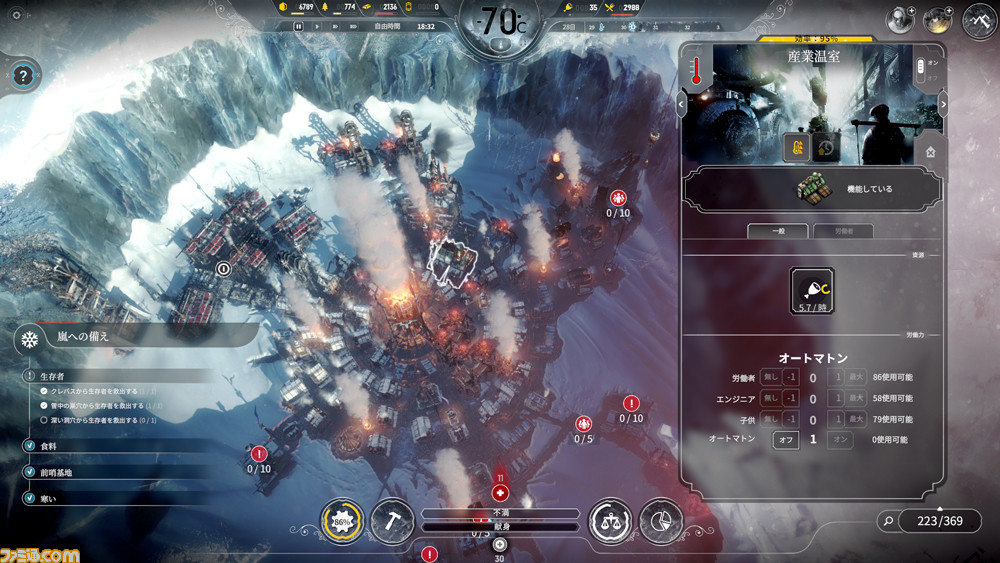Switch to the 一般 tab
Image resolution: width=1000 pixels, height=563 pixels.
coord(779,231)
